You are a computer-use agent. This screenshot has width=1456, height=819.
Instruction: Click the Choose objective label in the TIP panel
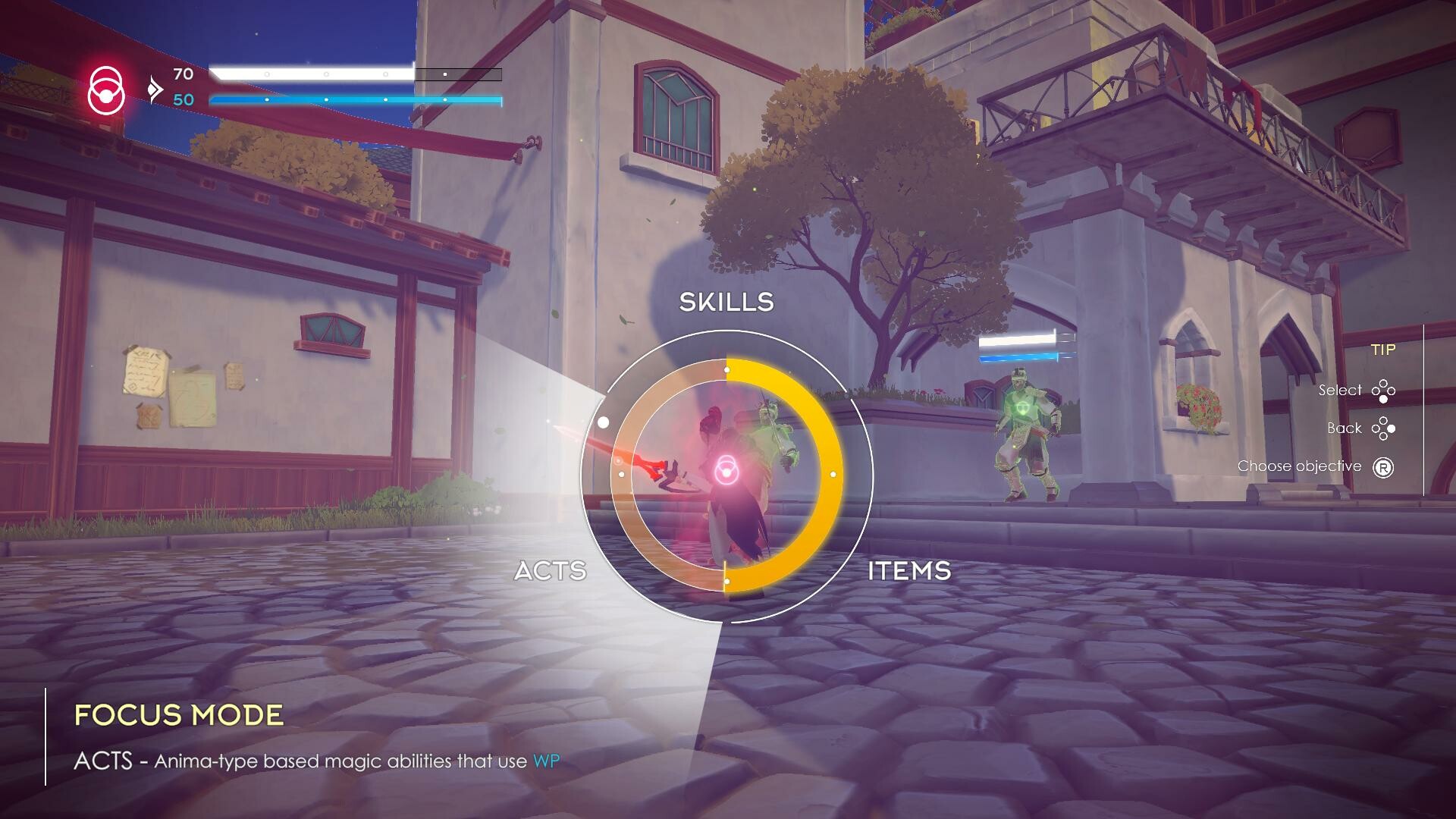click(x=1298, y=466)
